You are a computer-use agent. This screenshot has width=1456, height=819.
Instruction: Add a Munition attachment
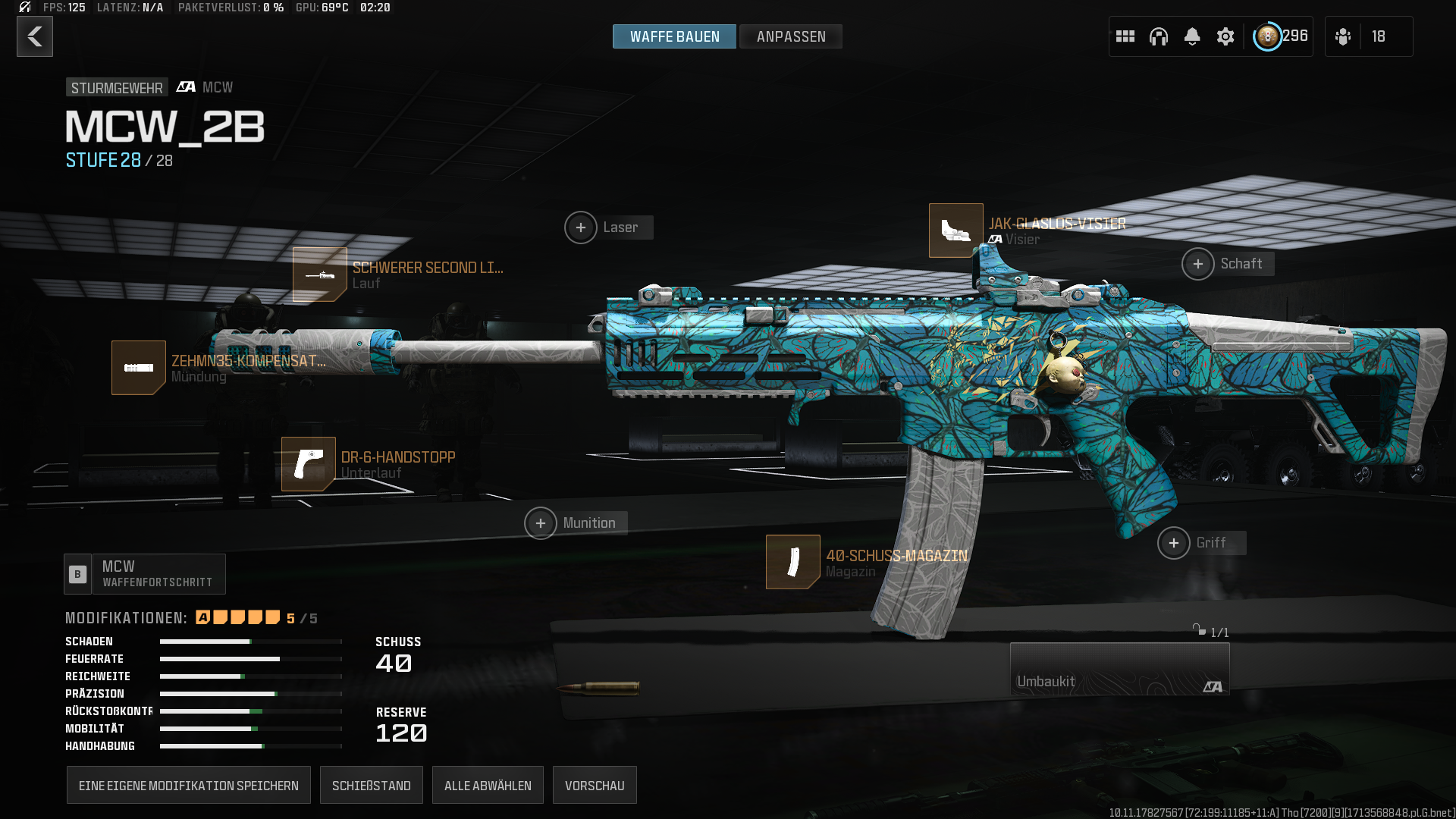(x=541, y=523)
